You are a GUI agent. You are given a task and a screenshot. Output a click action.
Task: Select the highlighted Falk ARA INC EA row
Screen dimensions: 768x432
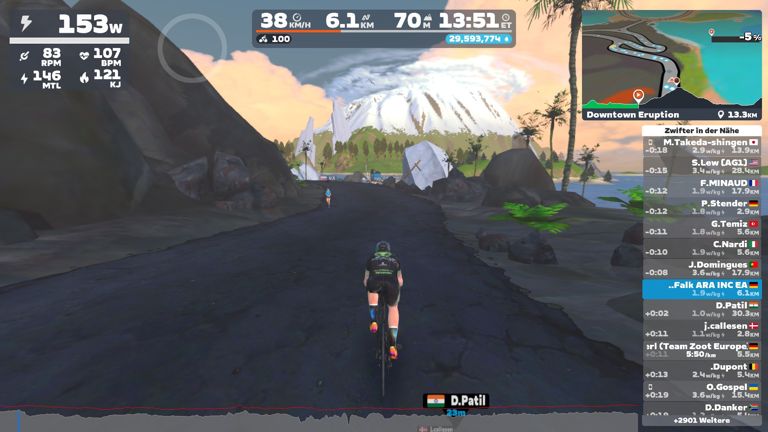701,289
